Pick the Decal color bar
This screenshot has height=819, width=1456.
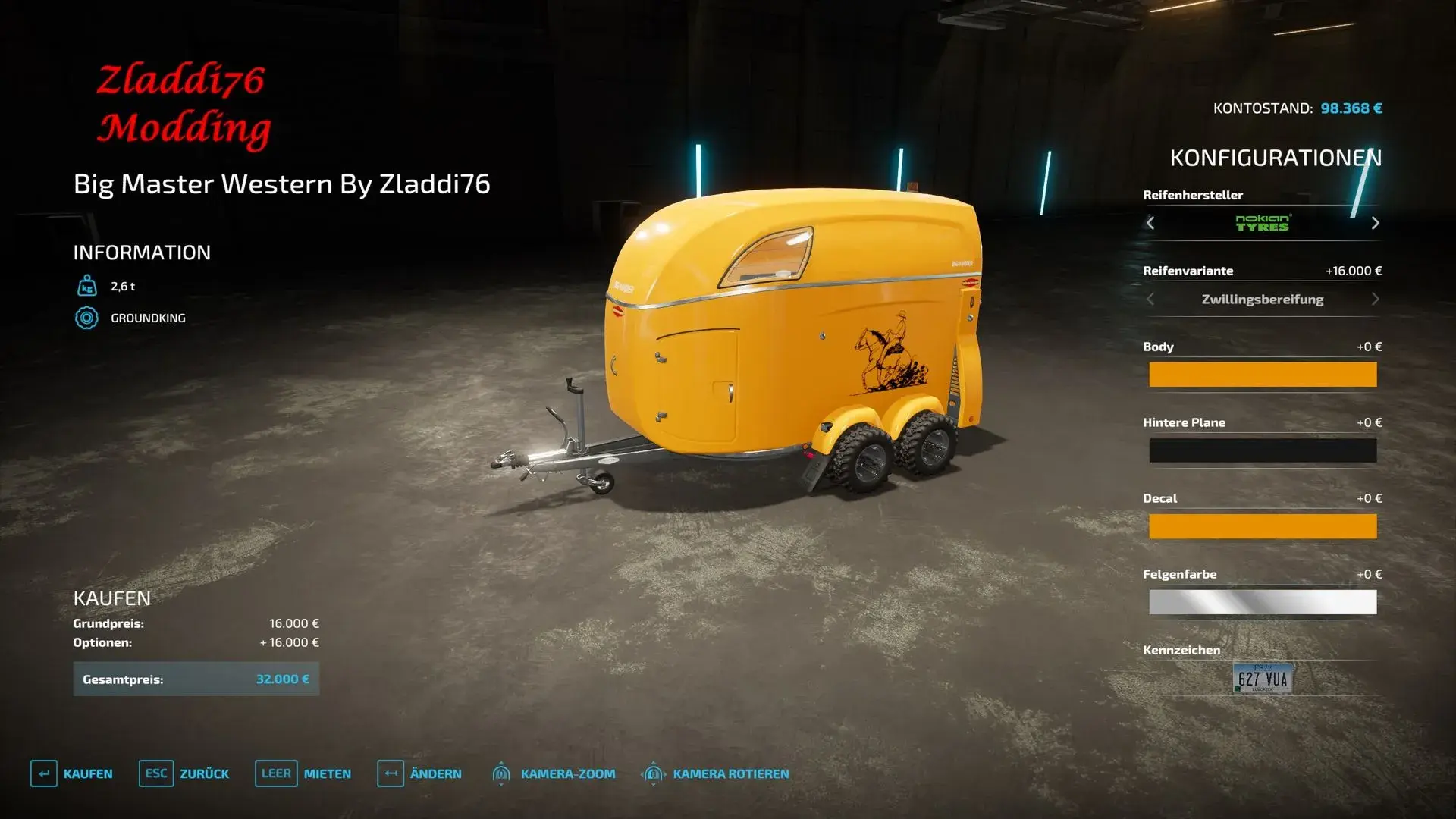[x=1262, y=526]
